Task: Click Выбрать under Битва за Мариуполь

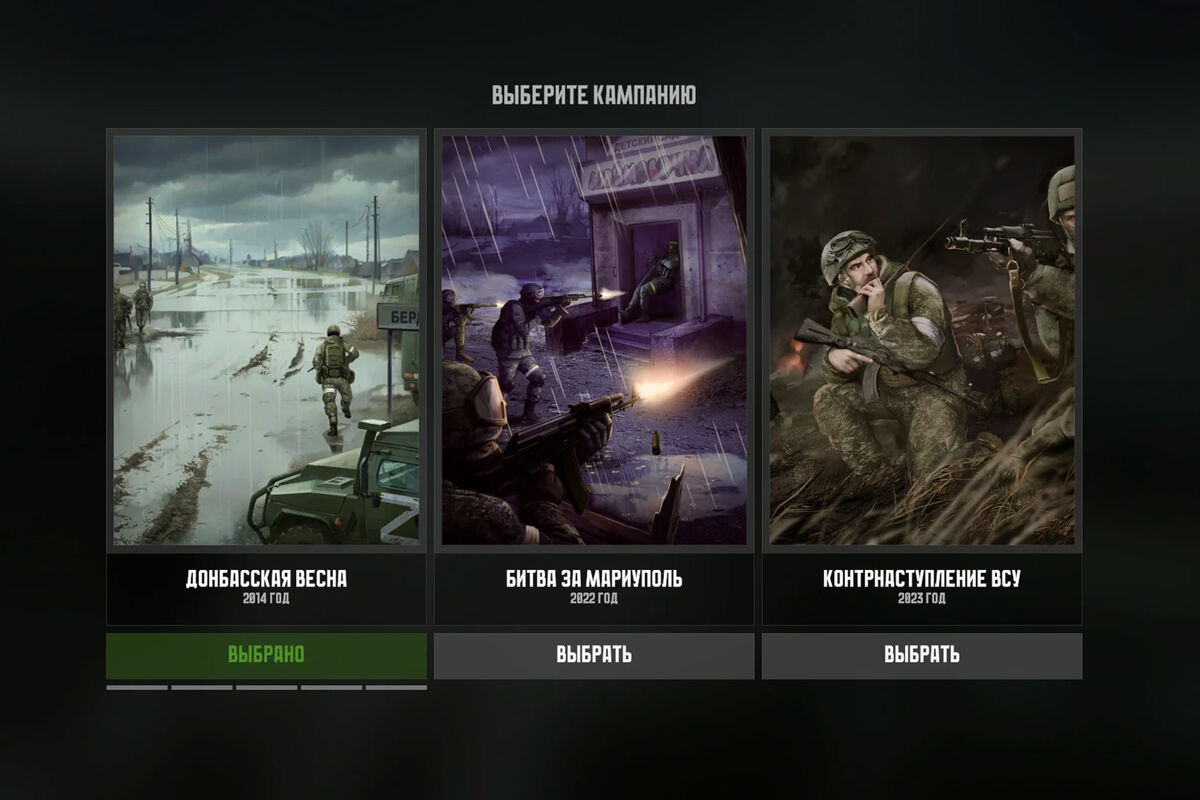Action: (x=594, y=655)
